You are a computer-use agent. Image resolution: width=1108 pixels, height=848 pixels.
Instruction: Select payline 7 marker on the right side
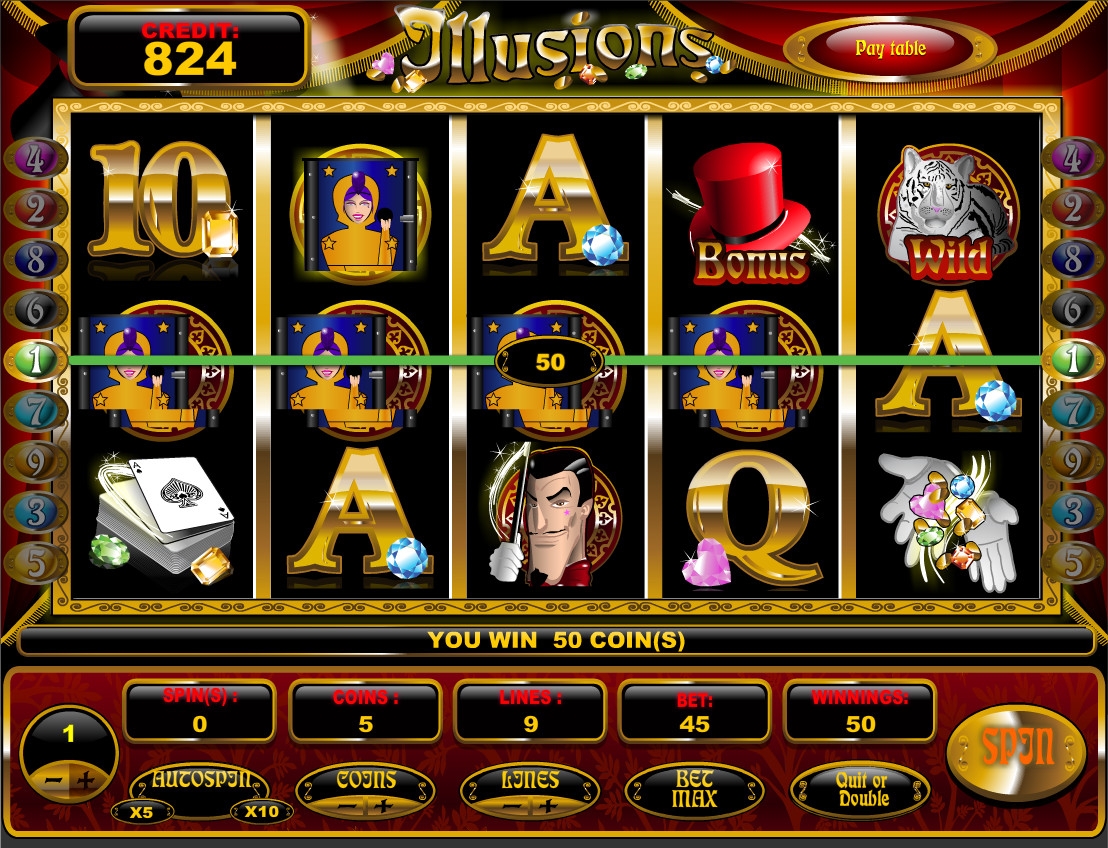tap(1072, 411)
